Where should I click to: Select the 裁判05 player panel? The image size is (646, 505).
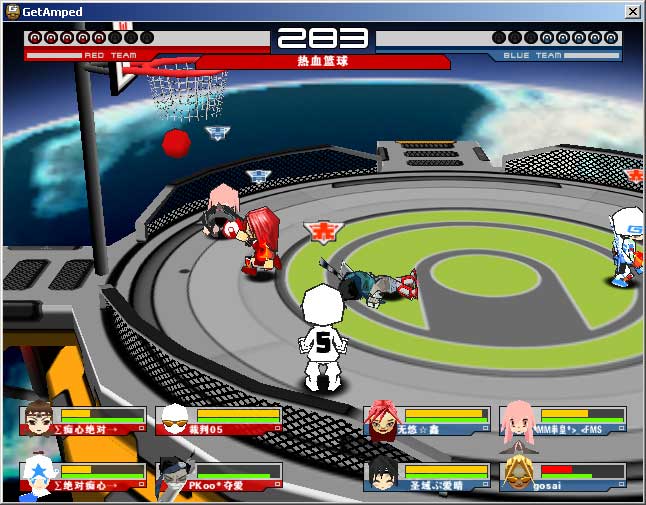pos(219,420)
